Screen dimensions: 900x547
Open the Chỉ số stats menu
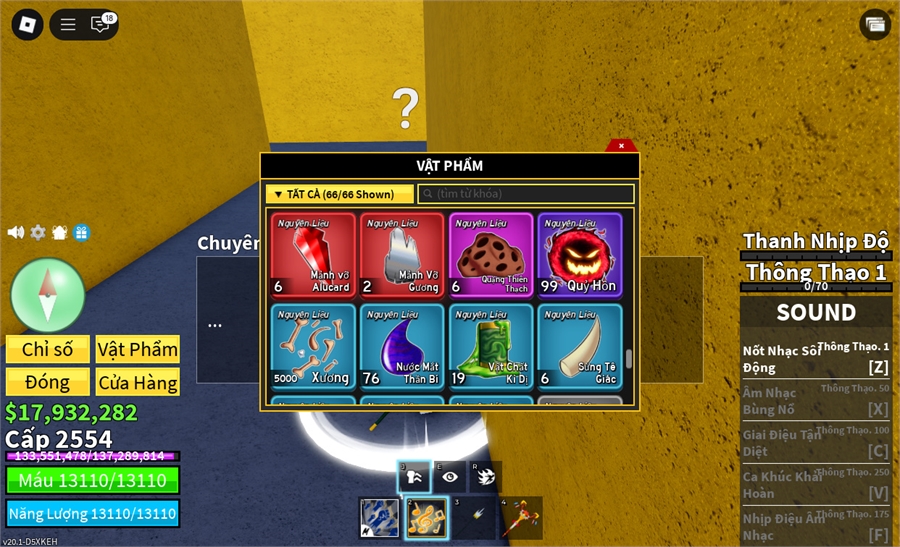click(48, 349)
